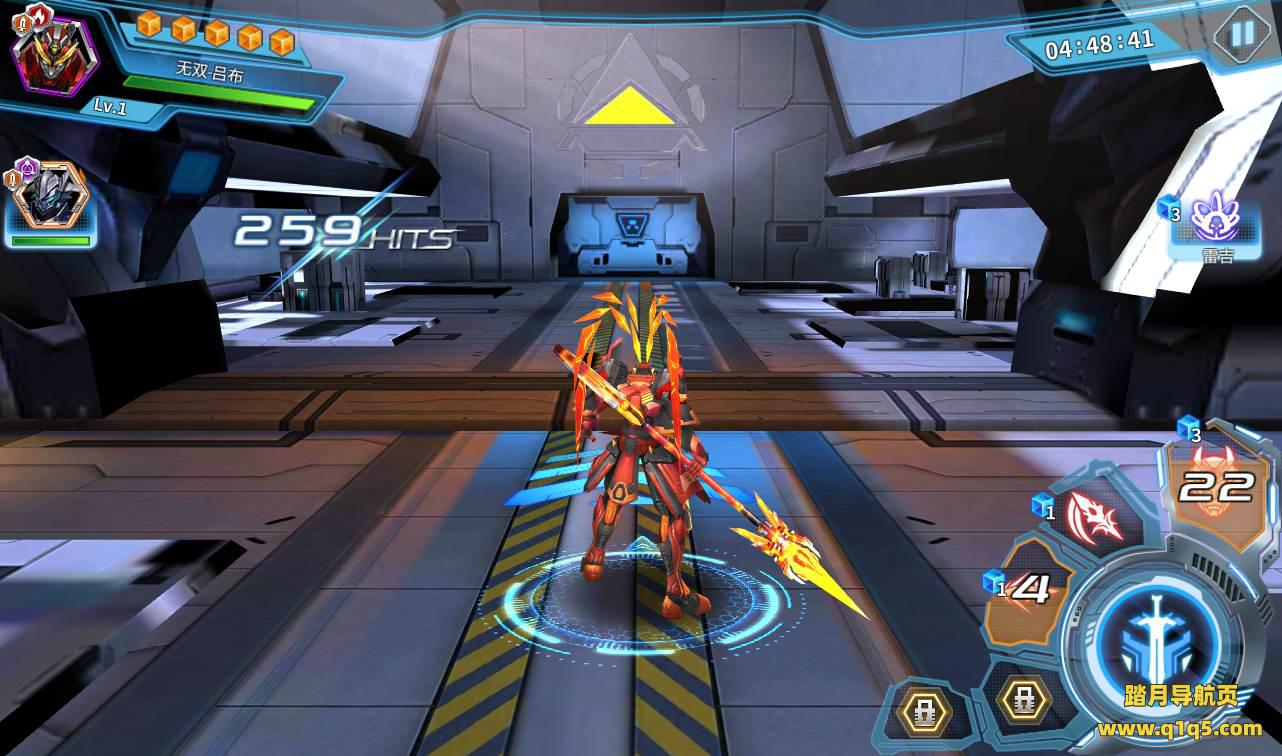Pause the game with the top-right button

tap(1241, 34)
